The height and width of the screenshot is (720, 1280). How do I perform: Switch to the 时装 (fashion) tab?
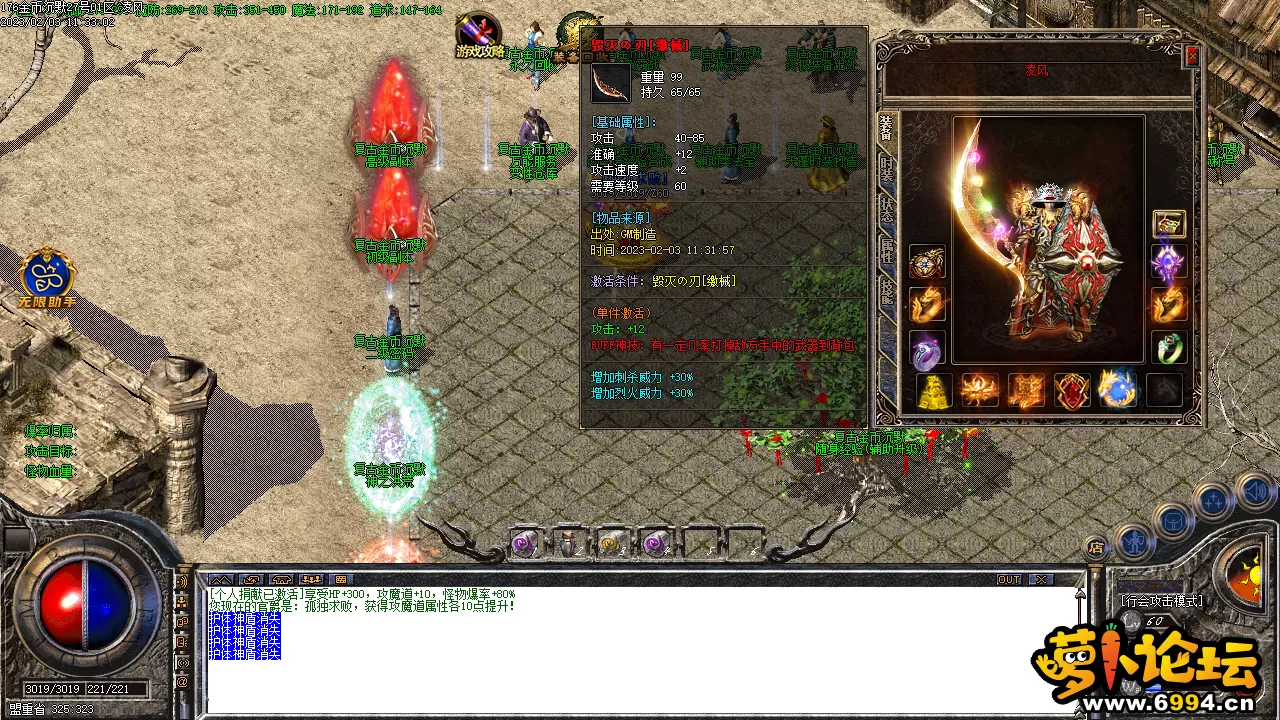[x=887, y=169]
